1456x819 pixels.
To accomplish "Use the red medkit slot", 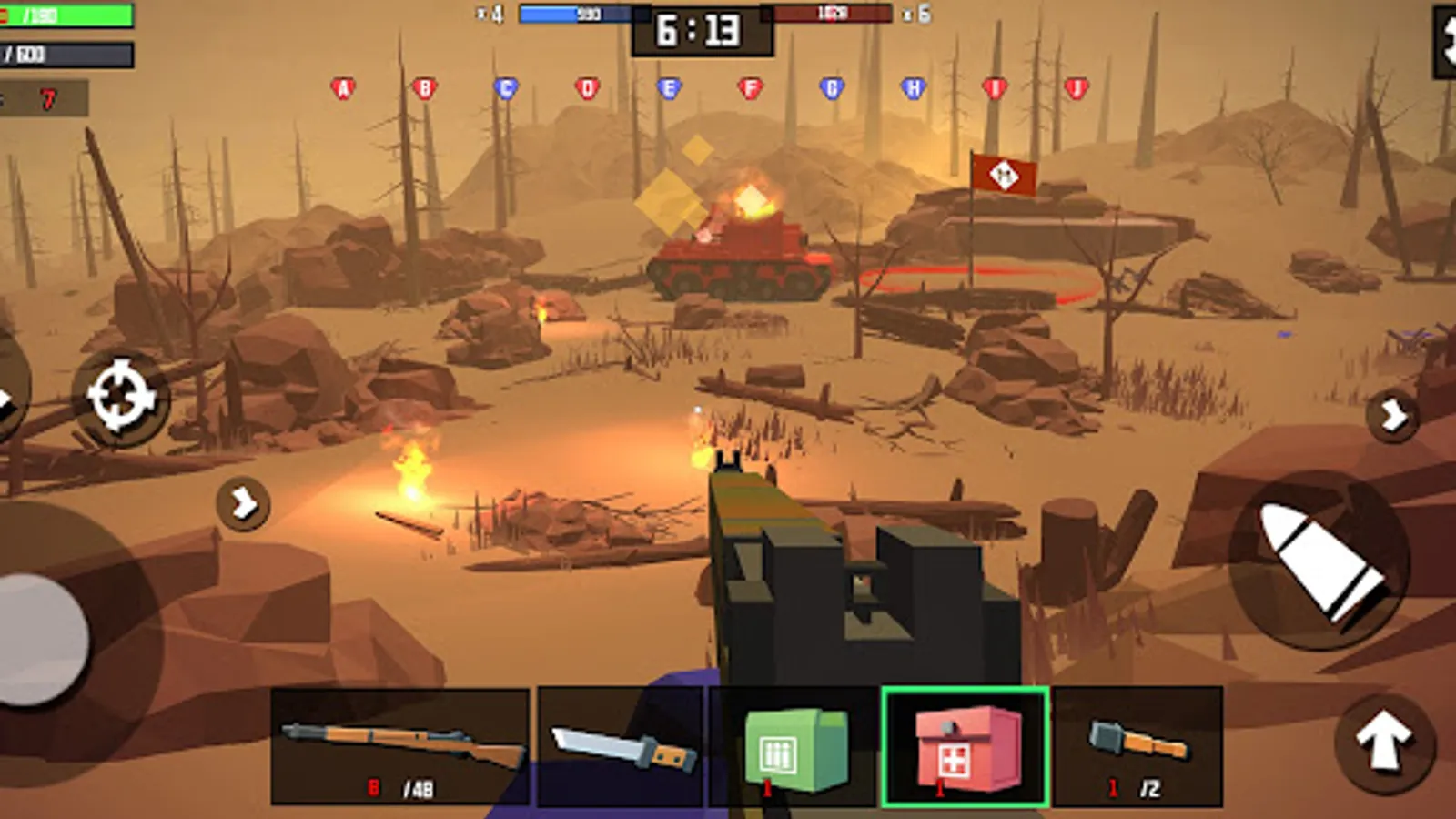I will 965,746.
